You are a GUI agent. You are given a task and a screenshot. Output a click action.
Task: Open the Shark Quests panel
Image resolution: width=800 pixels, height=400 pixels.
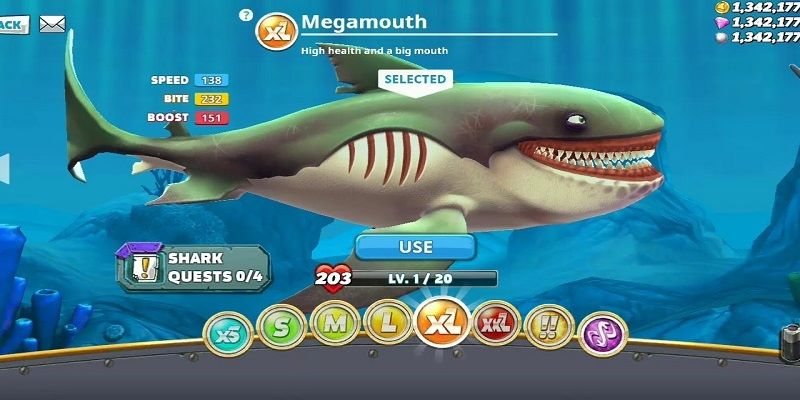(193, 267)
